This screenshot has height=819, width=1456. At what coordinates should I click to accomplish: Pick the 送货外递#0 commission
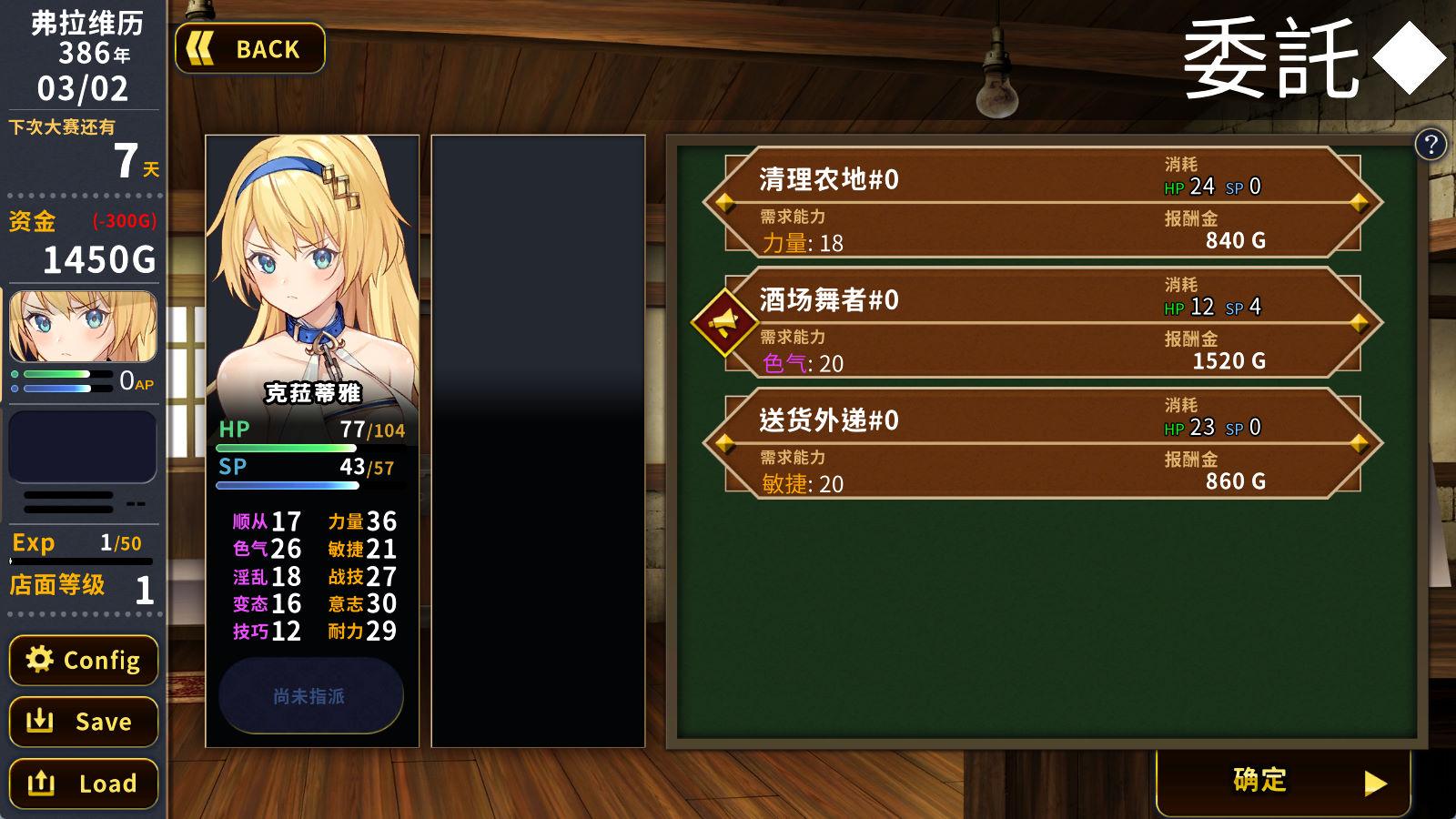(x=1042, y=443)
